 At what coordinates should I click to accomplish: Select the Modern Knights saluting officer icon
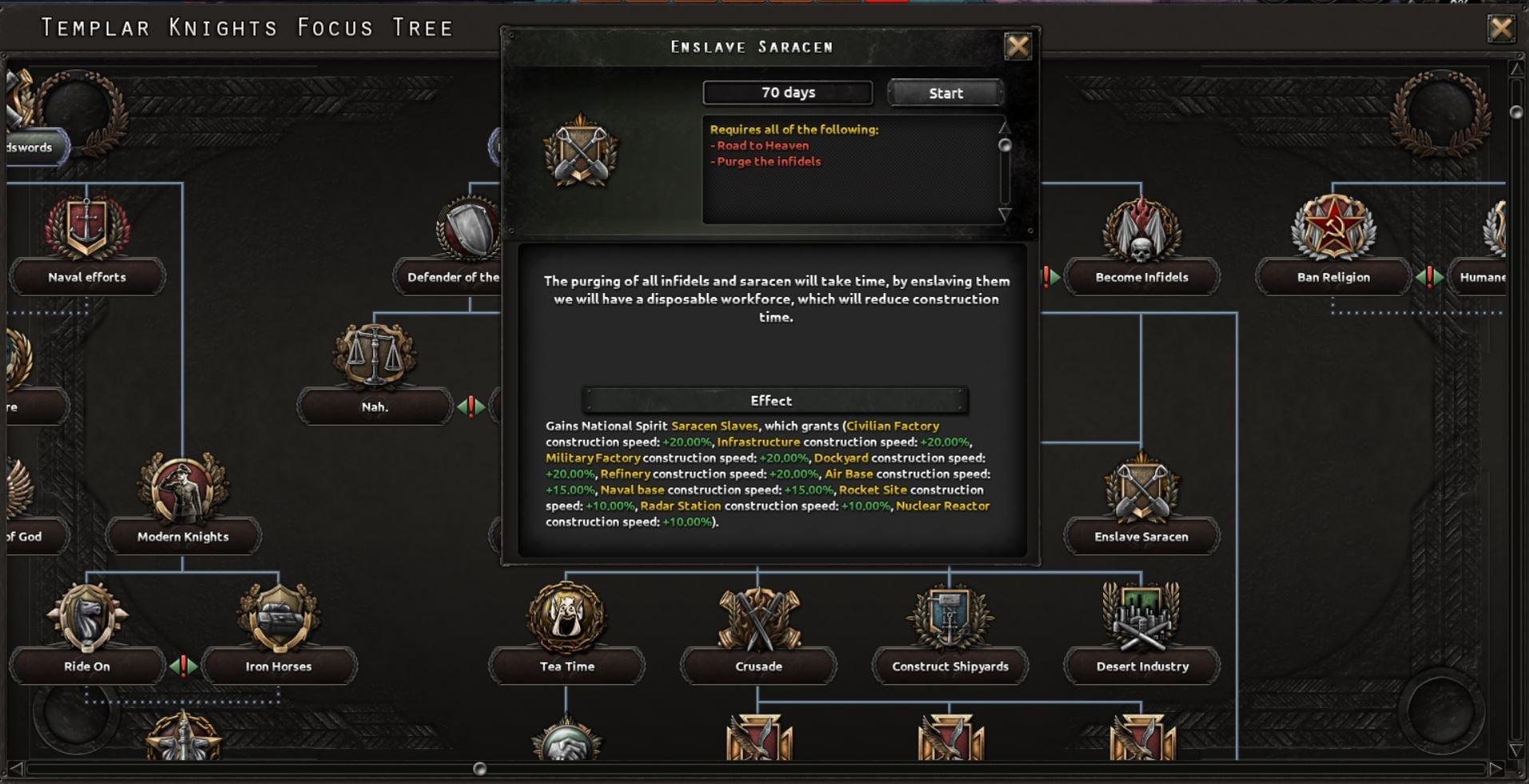(182, 489)
